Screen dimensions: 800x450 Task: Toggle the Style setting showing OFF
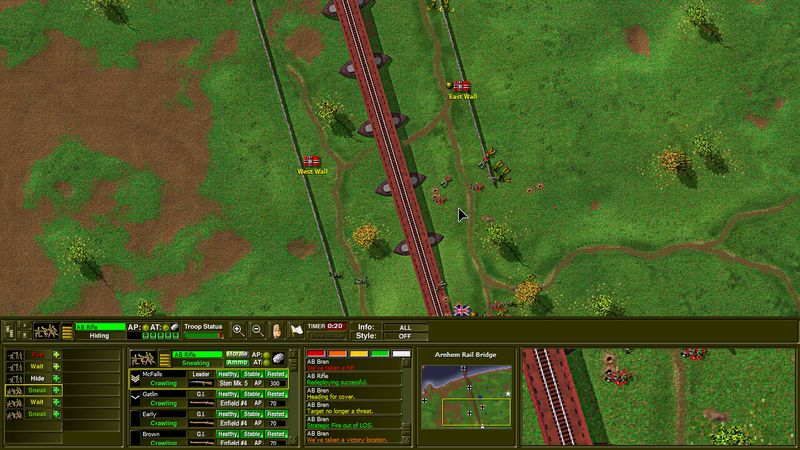(403, 334)
